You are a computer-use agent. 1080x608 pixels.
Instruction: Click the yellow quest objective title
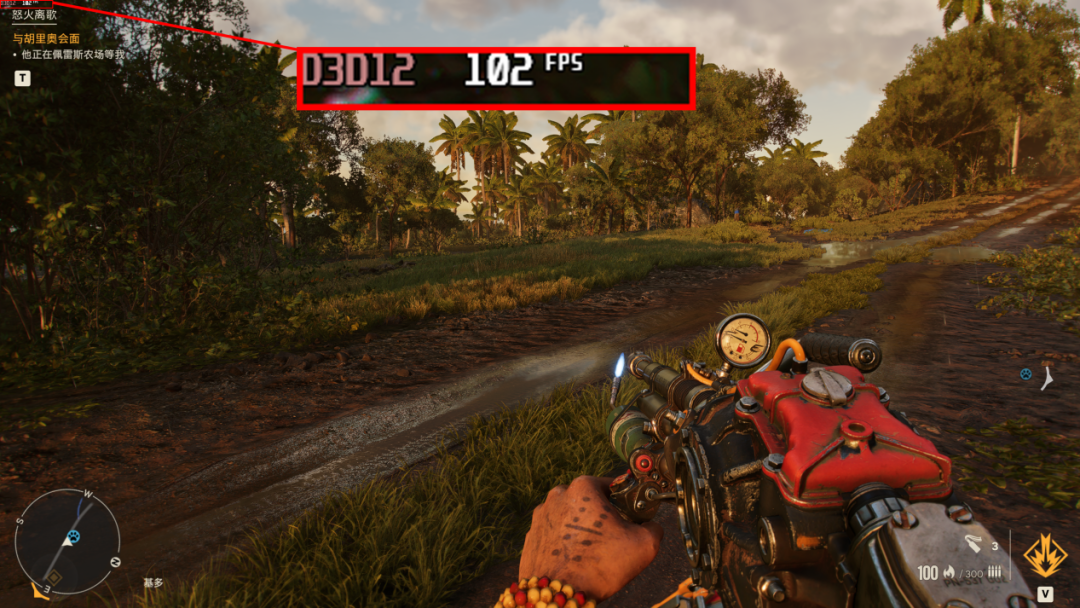pyautogui.click(x=46, y=38)
